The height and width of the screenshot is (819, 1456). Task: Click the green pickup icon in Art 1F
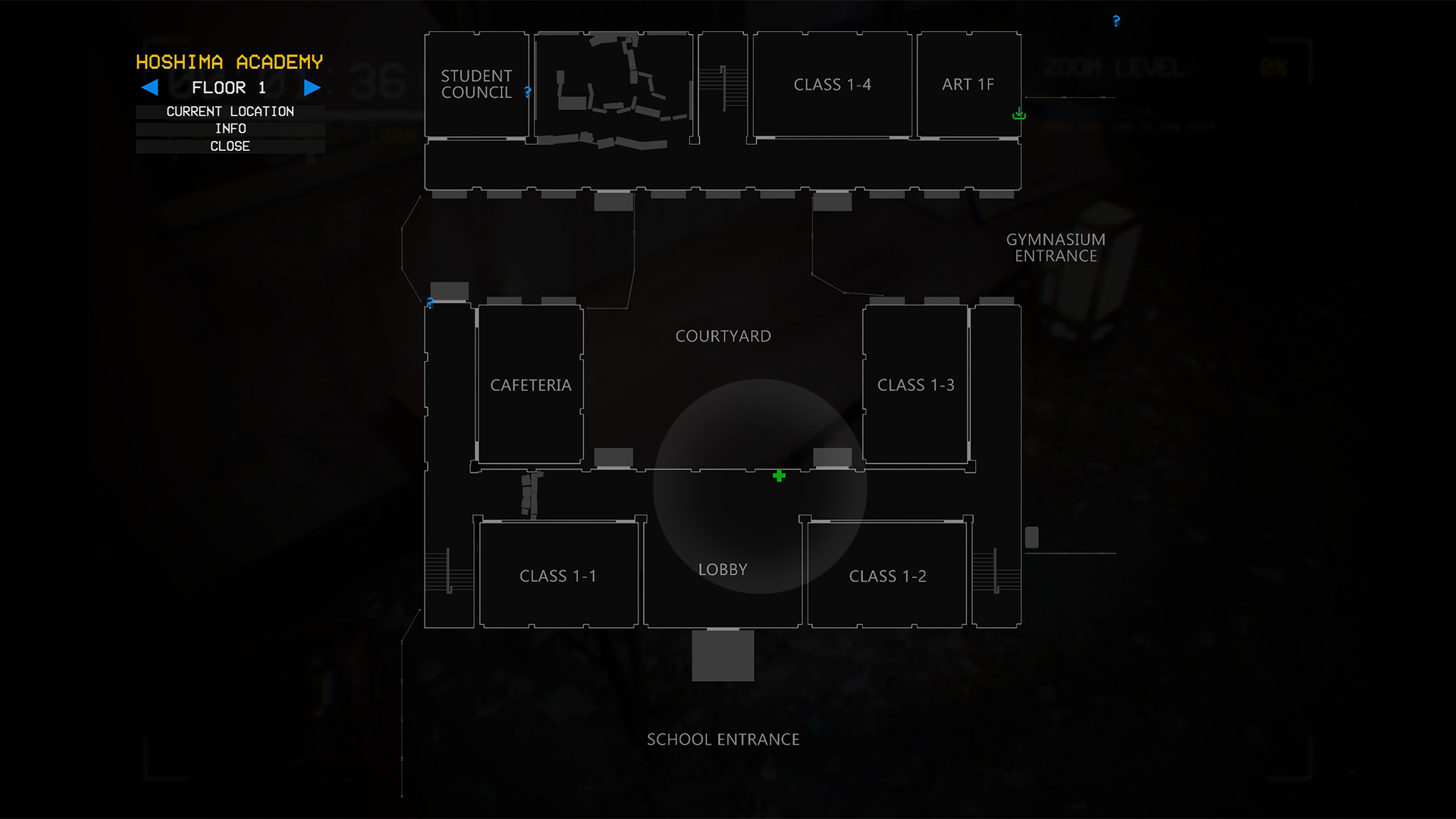tap(1018, 114)
